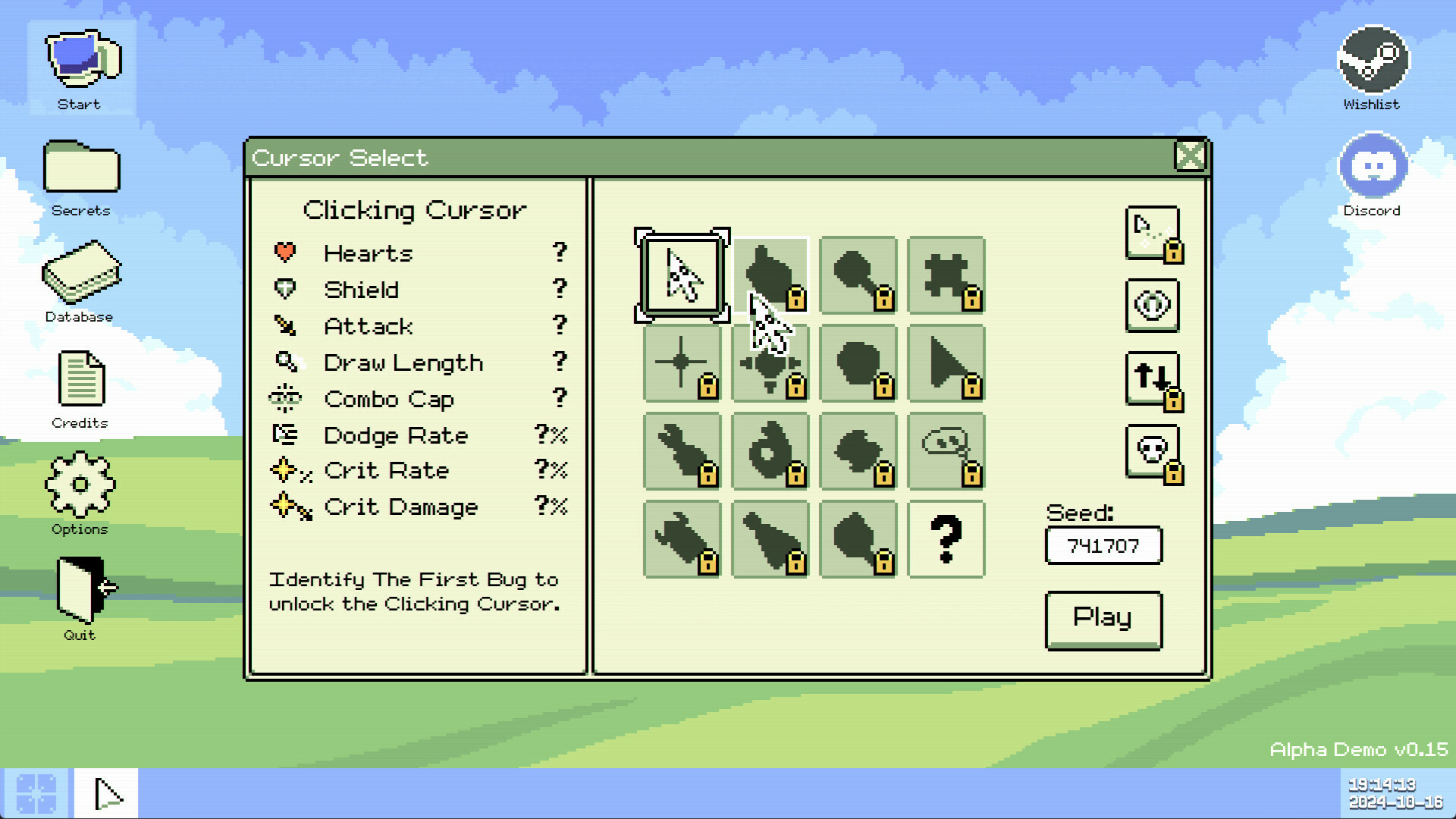
Task: Open the Database book icon
Action: (x=80, y=273)
